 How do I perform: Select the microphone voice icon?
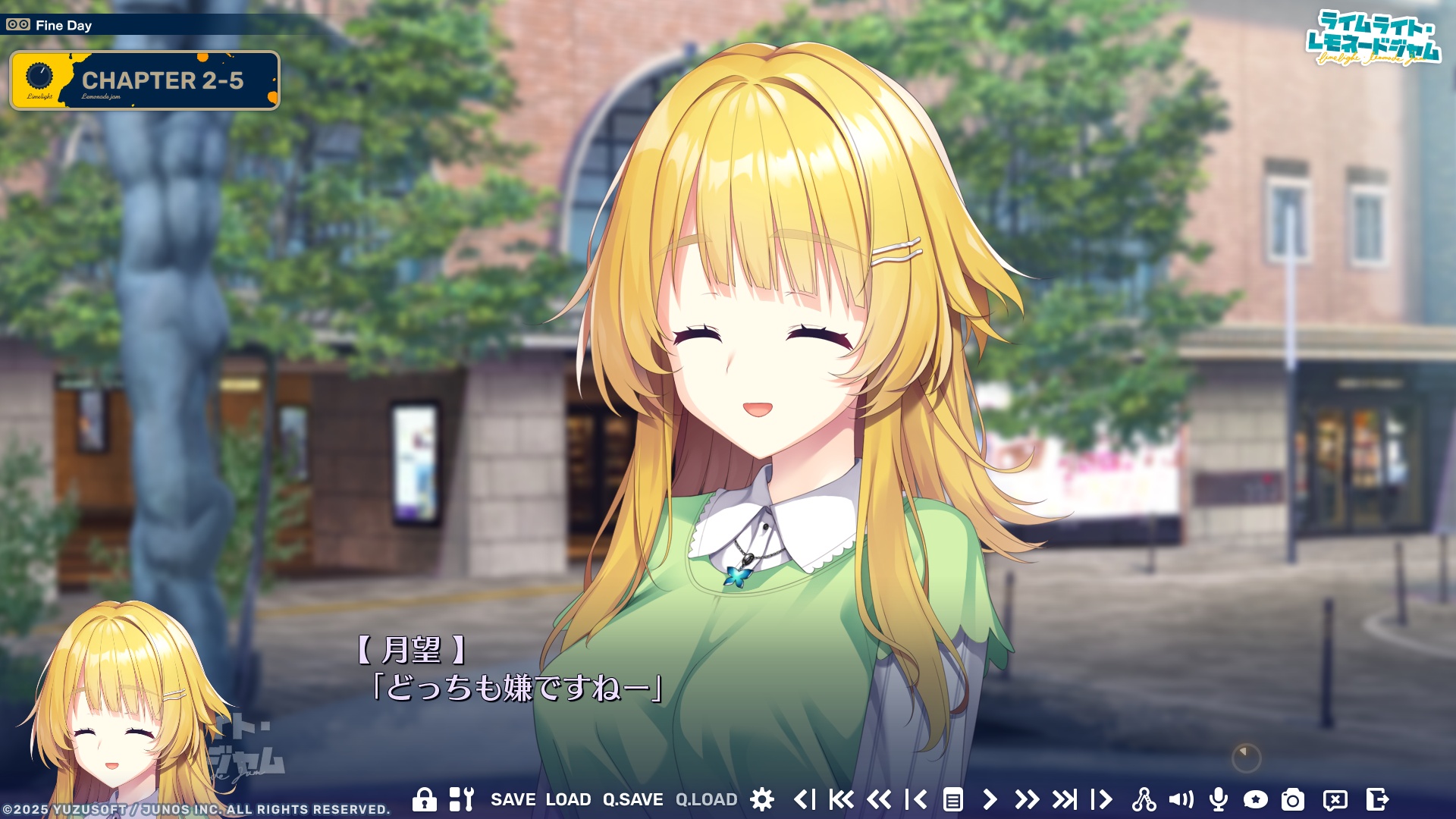(x=1219, y=799)
